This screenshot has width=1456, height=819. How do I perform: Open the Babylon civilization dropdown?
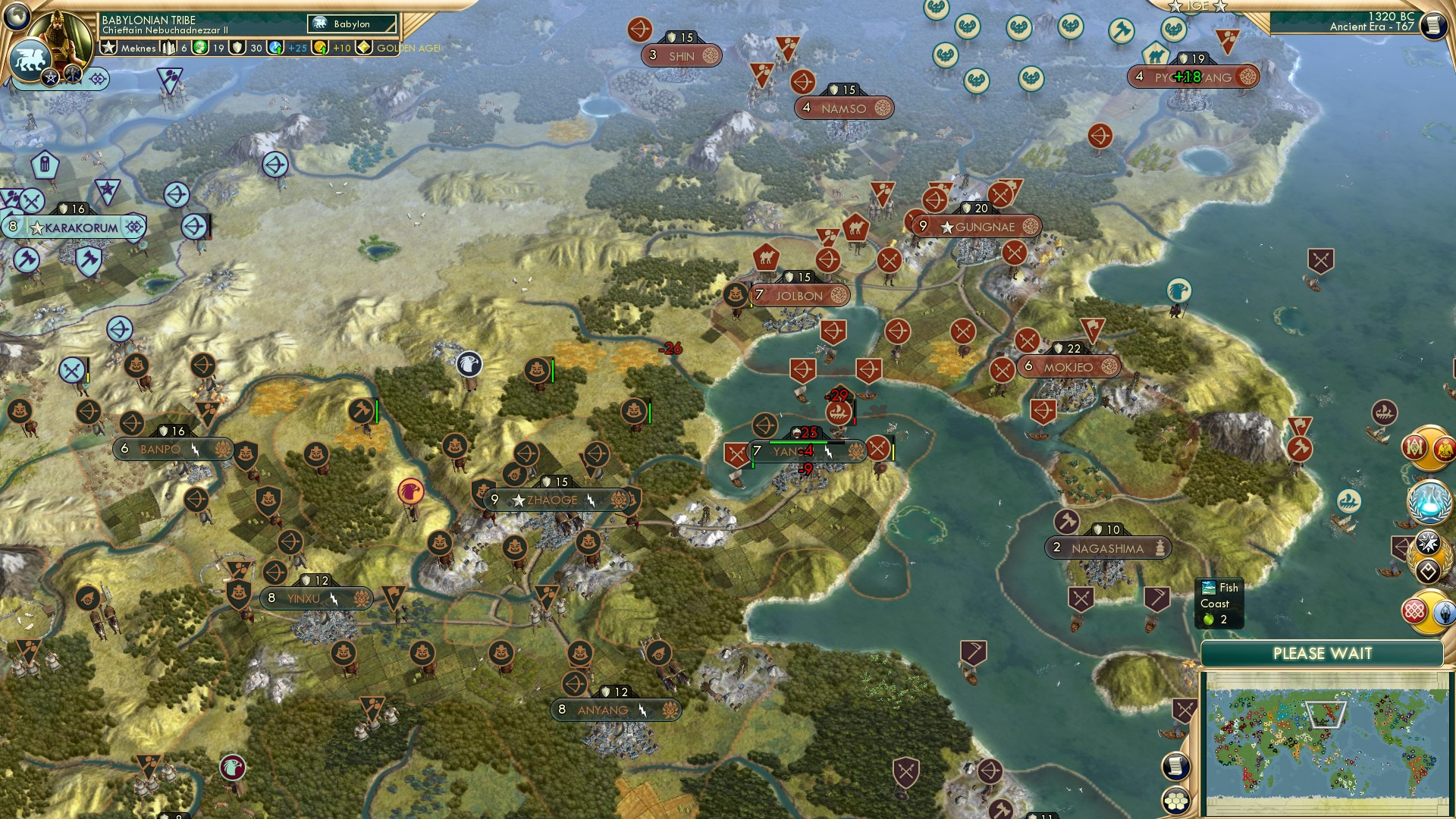click(350, 24)
